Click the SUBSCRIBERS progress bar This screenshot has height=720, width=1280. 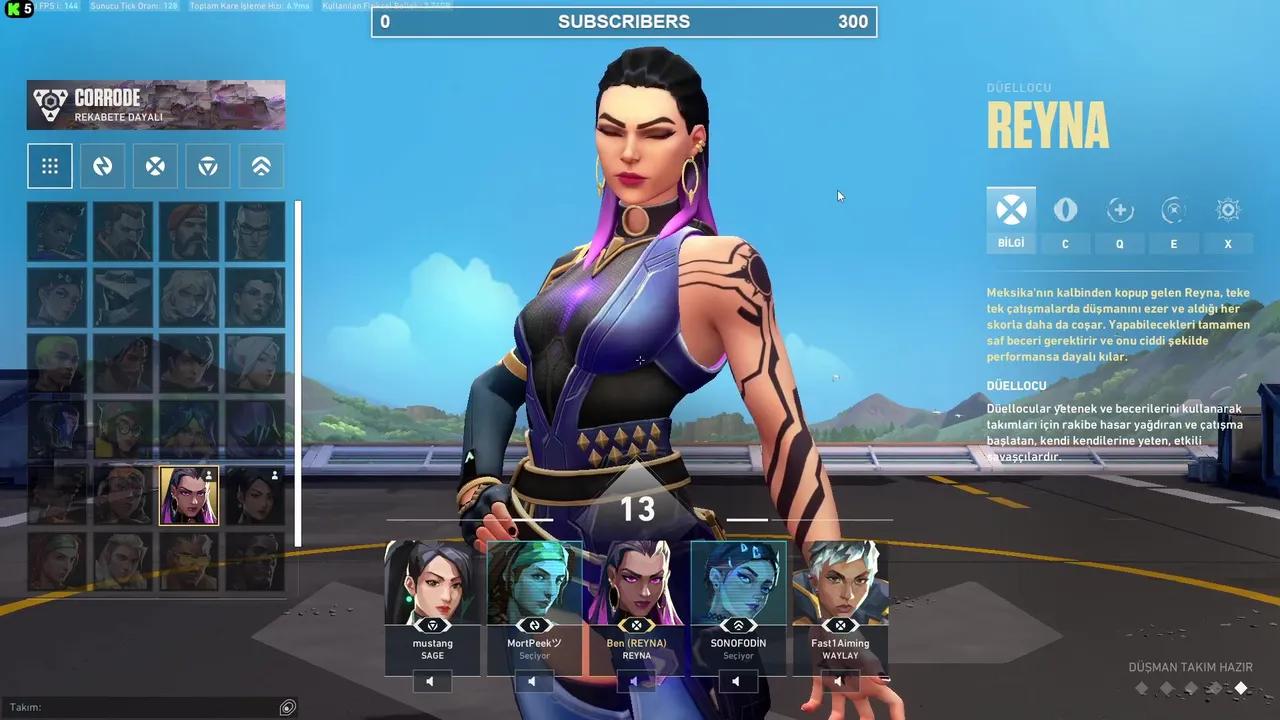click(x=623, y=21)
